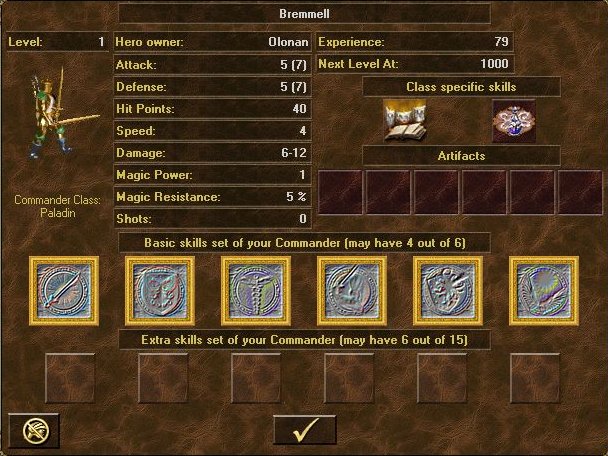Inspect the open book and candles class skill

[406, 122]
